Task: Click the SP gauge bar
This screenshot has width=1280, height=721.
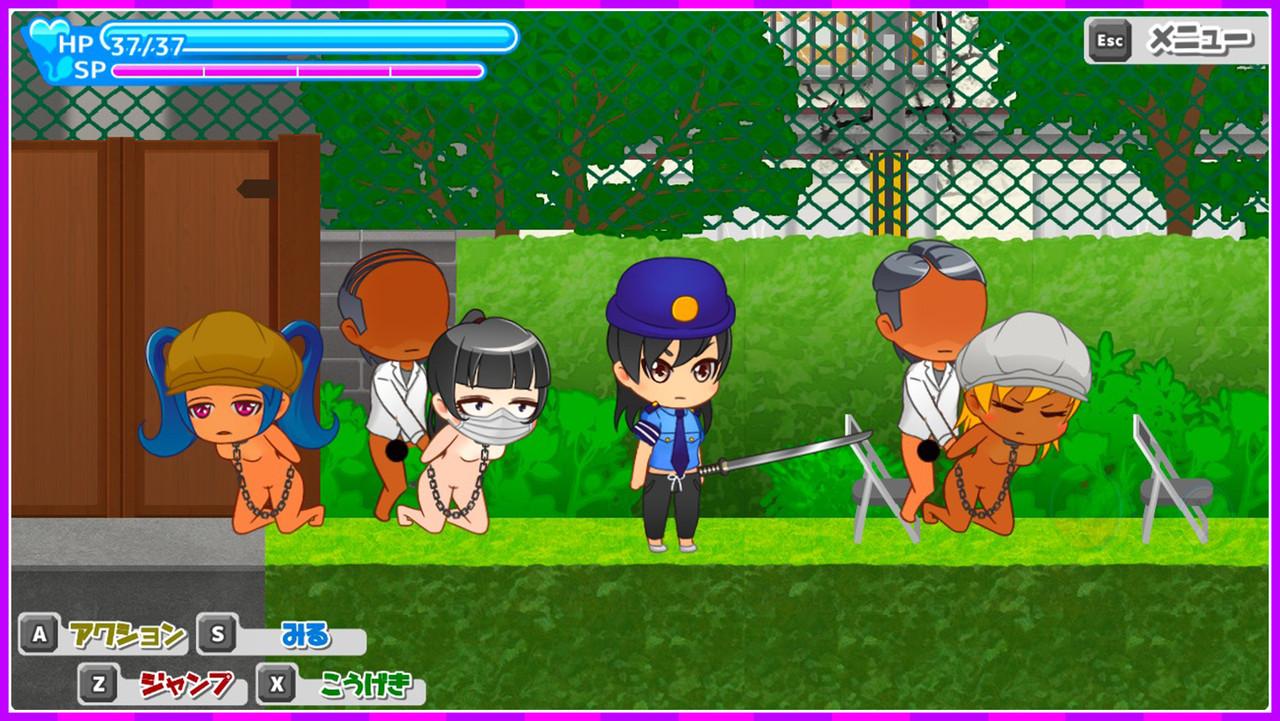Action: [x=300, y=70]
